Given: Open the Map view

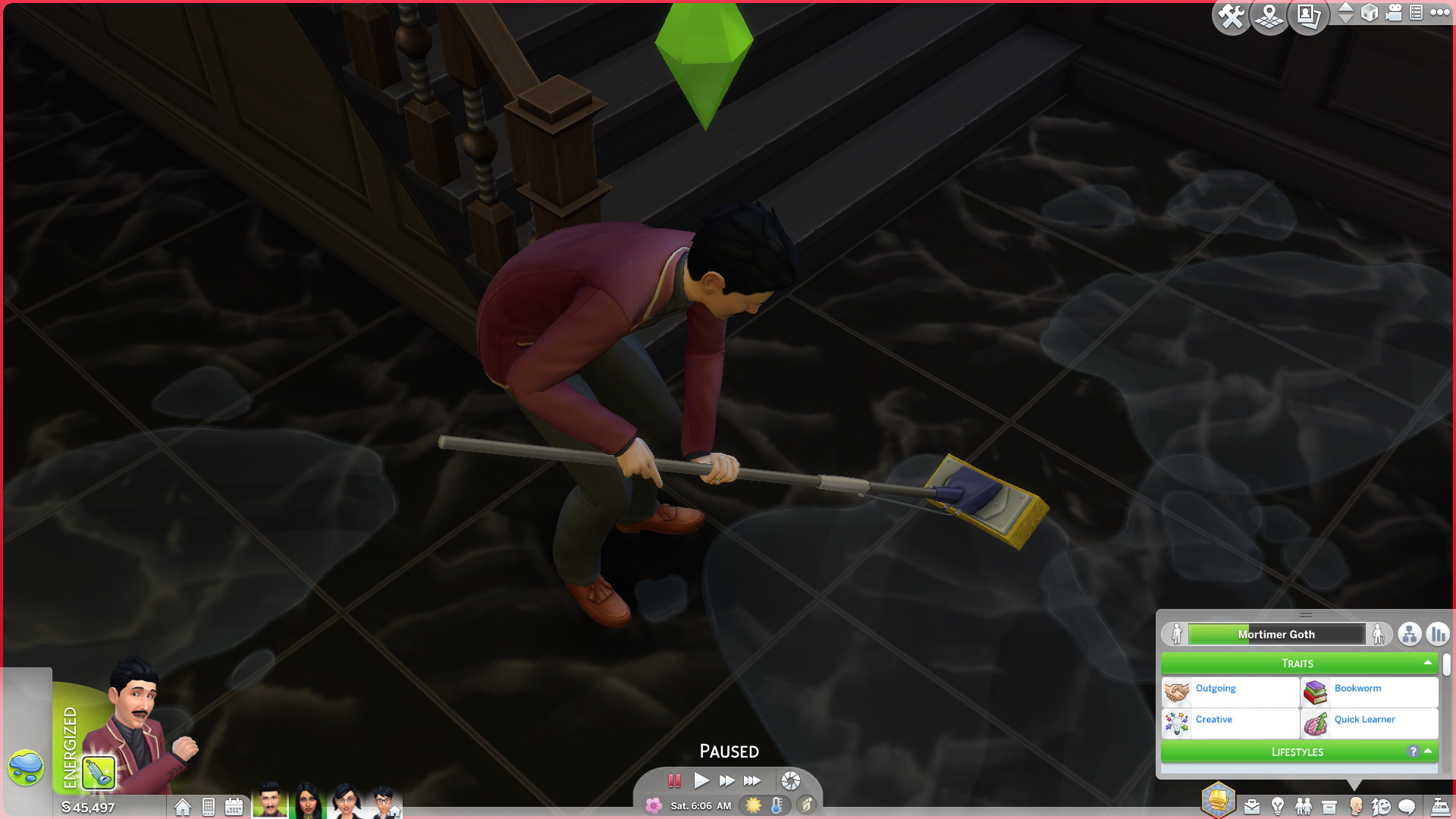Looking at the screenshot, I should [x=1269, y=15].
